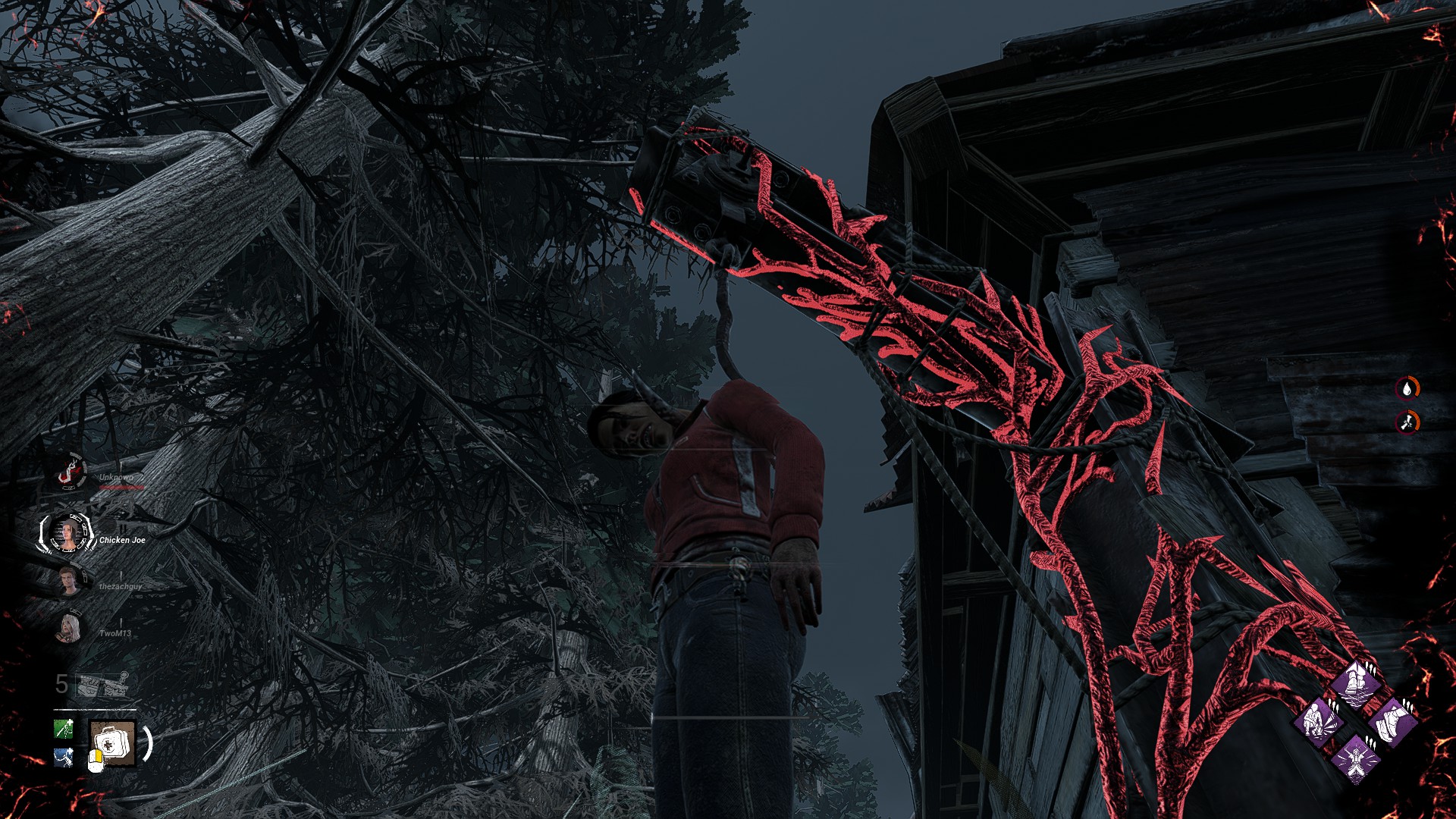This screenshot has height=819, width=1456.
Task: Click the kneeling arms-raised perk icon
Action: (1356, 758)
